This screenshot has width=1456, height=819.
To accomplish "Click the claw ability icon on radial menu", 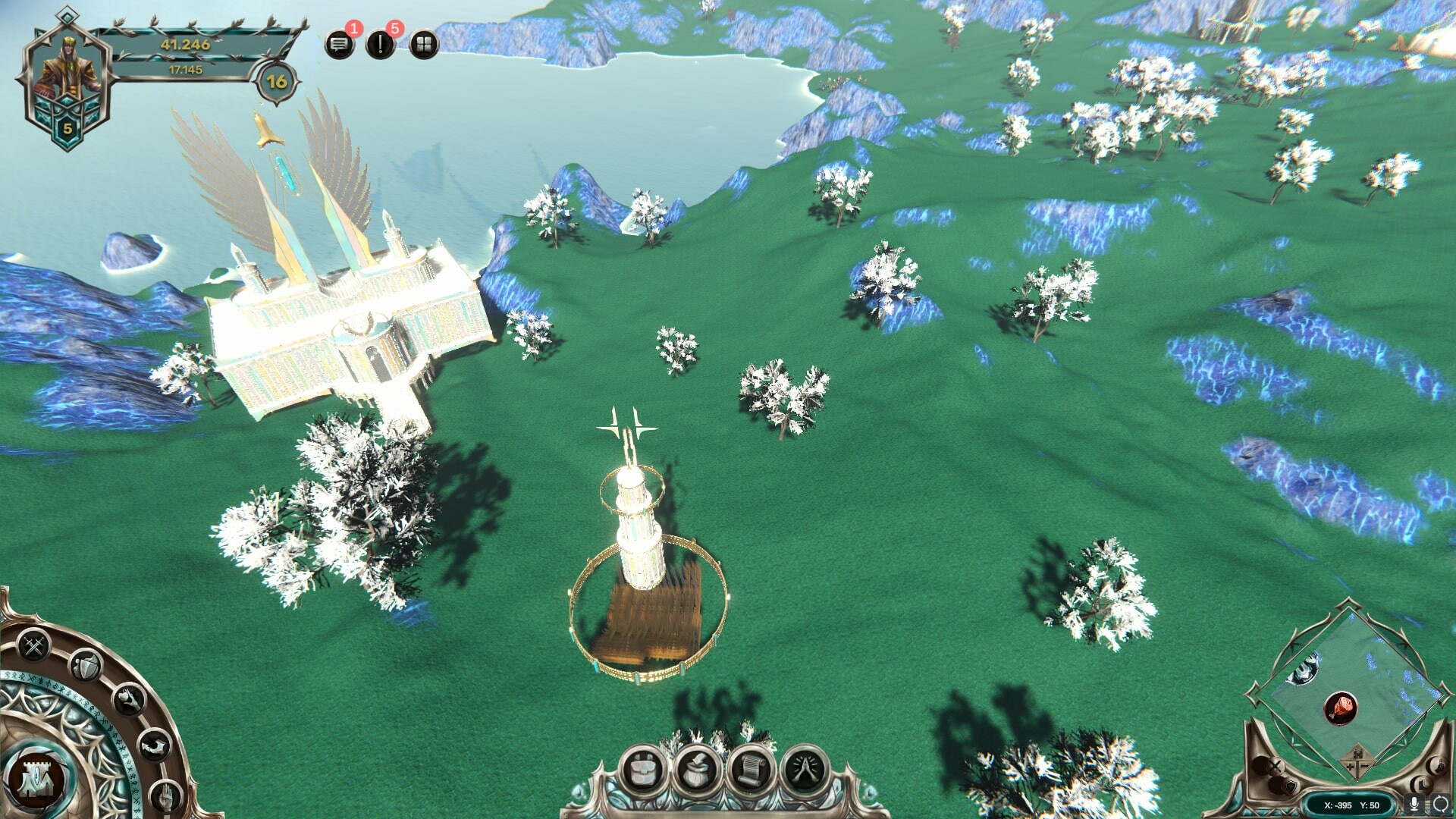I will (128, 698).
